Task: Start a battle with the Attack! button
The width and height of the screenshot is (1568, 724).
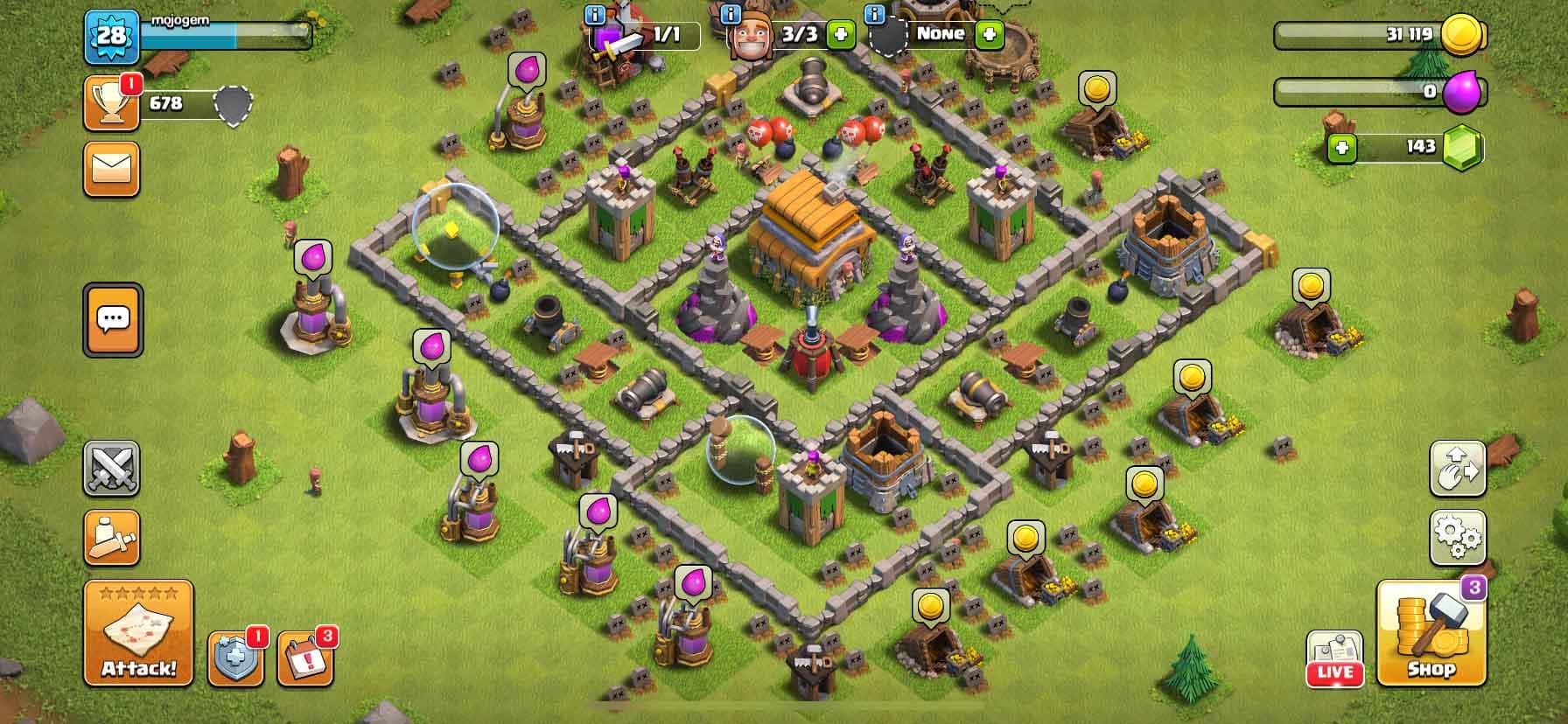Action: tap(138, 632)
